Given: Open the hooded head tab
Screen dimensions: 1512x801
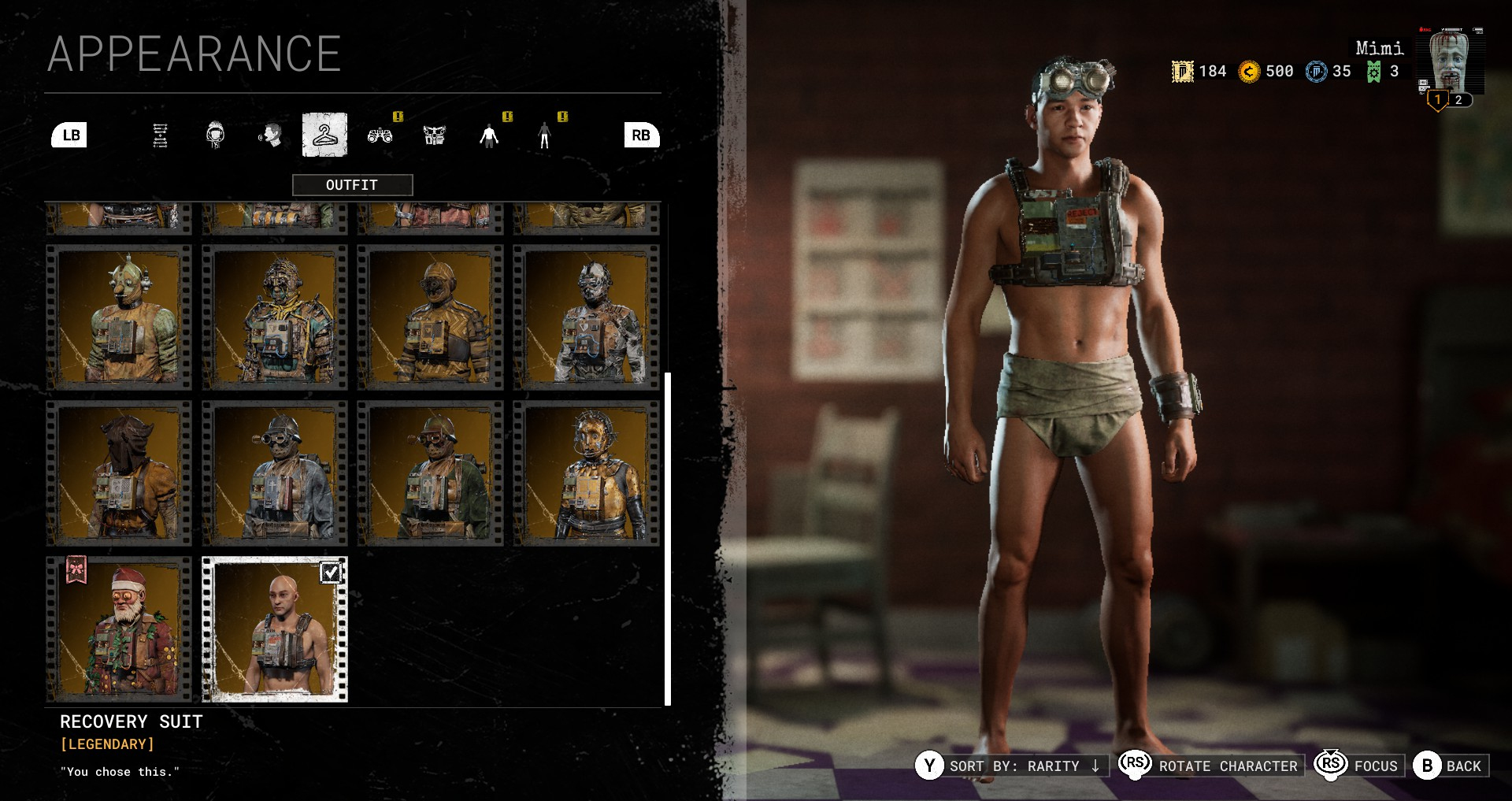Looking at the screenshot, I should 215,135.
